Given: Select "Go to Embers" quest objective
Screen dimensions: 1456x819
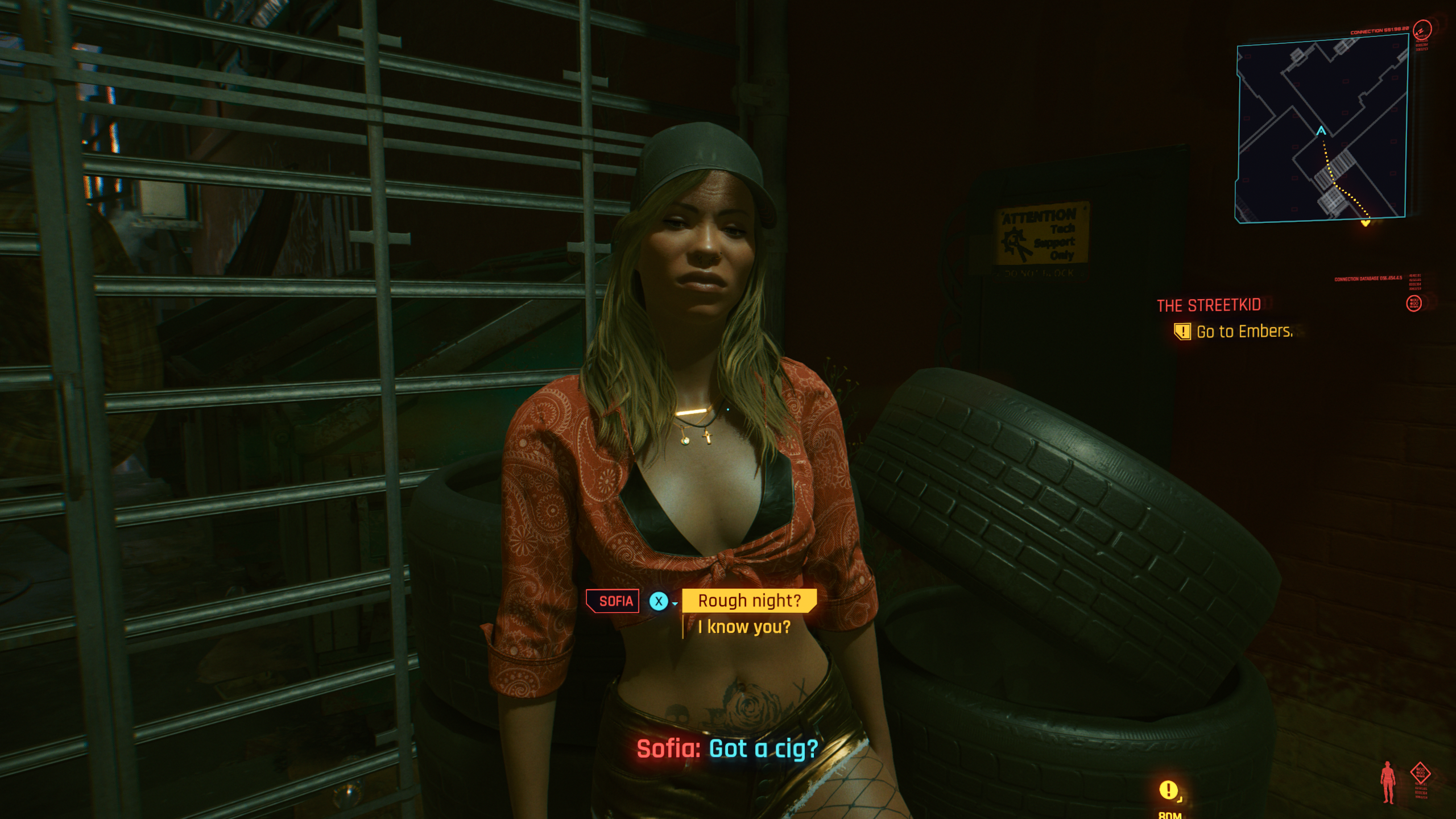Looking at the screenshot, I should (x=1244, y=332).
